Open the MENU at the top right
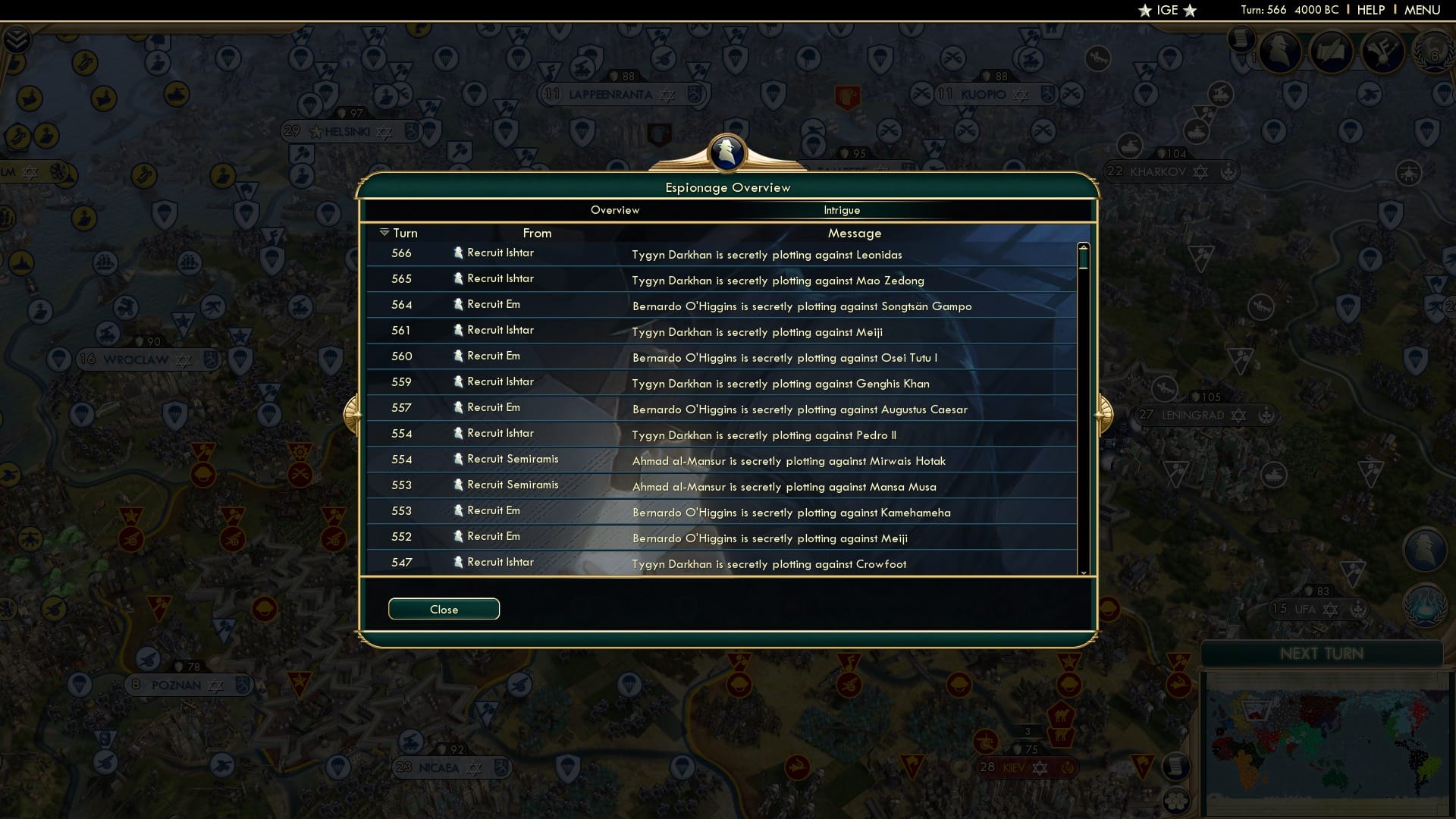Screen dimensions: 1456x819 click(1421, 10)
